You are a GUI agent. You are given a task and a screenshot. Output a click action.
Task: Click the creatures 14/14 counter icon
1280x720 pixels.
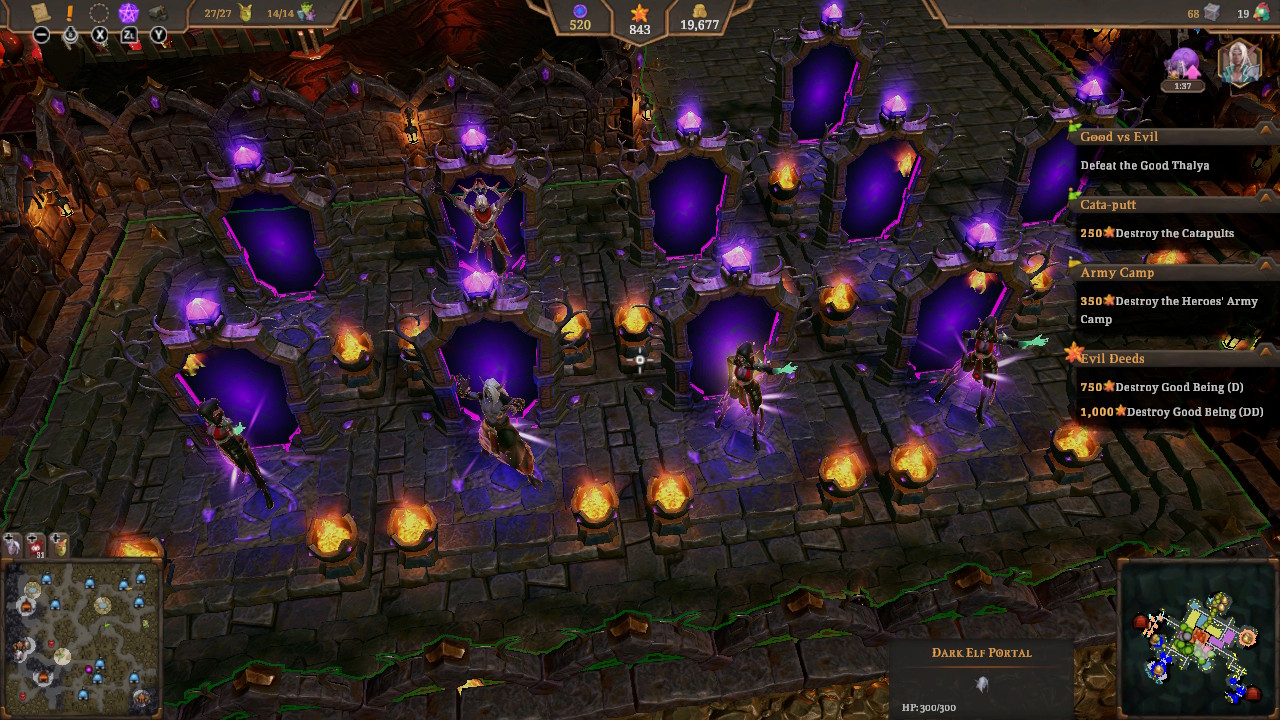(x=306, y=12)
